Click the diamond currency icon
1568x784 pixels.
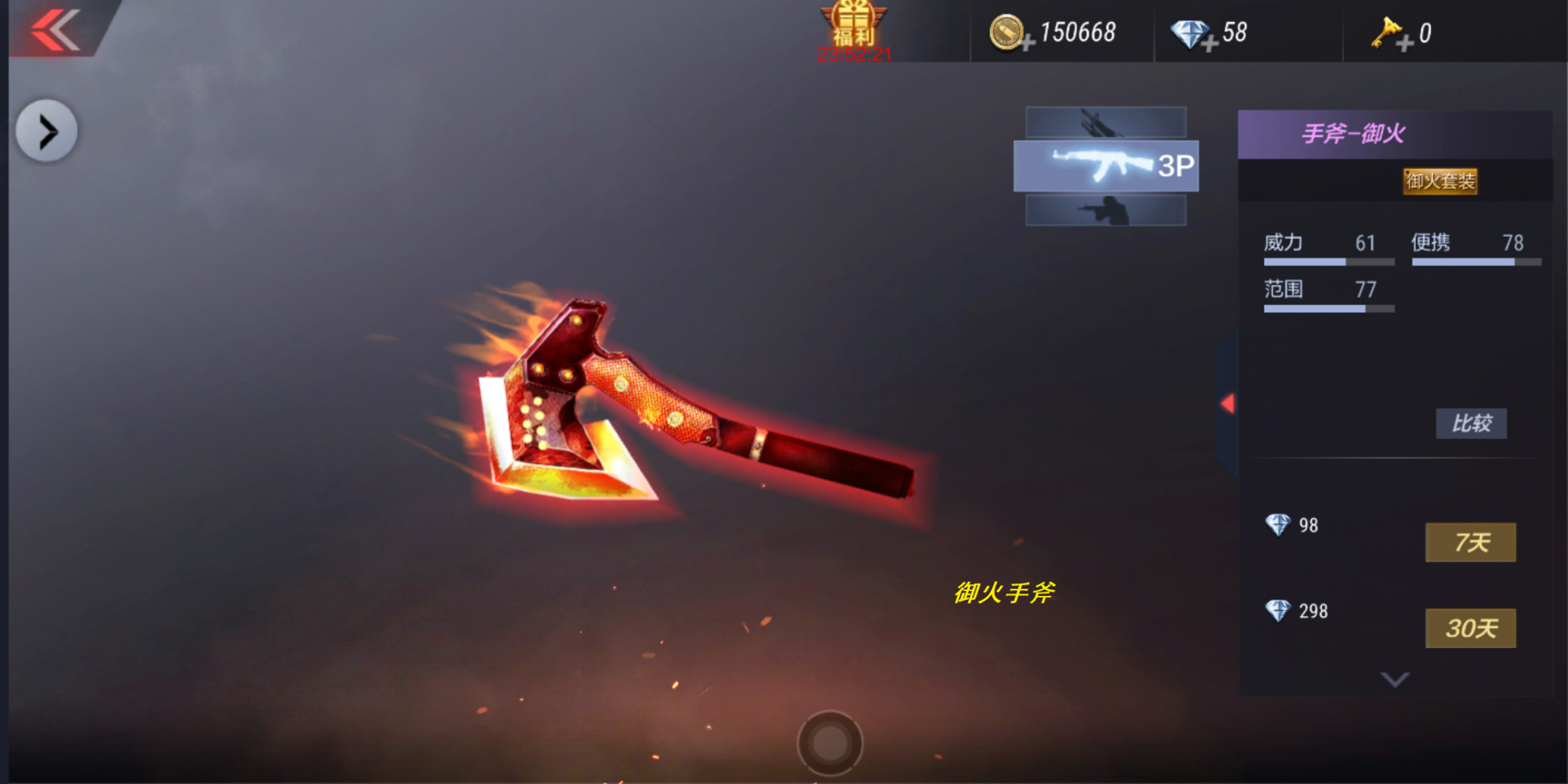click(x=1188, y=31)
